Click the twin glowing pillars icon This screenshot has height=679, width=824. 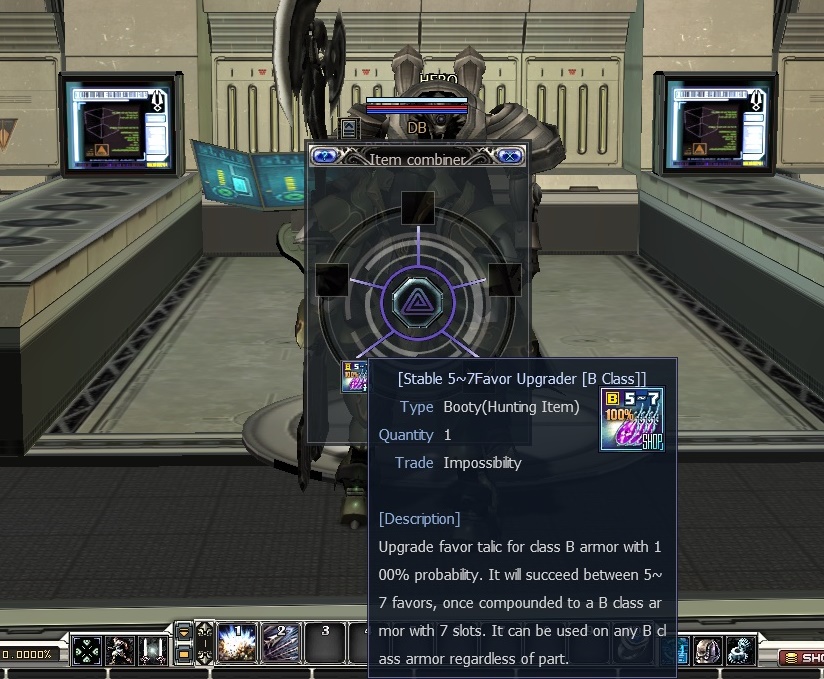click(x=154, y=651)
